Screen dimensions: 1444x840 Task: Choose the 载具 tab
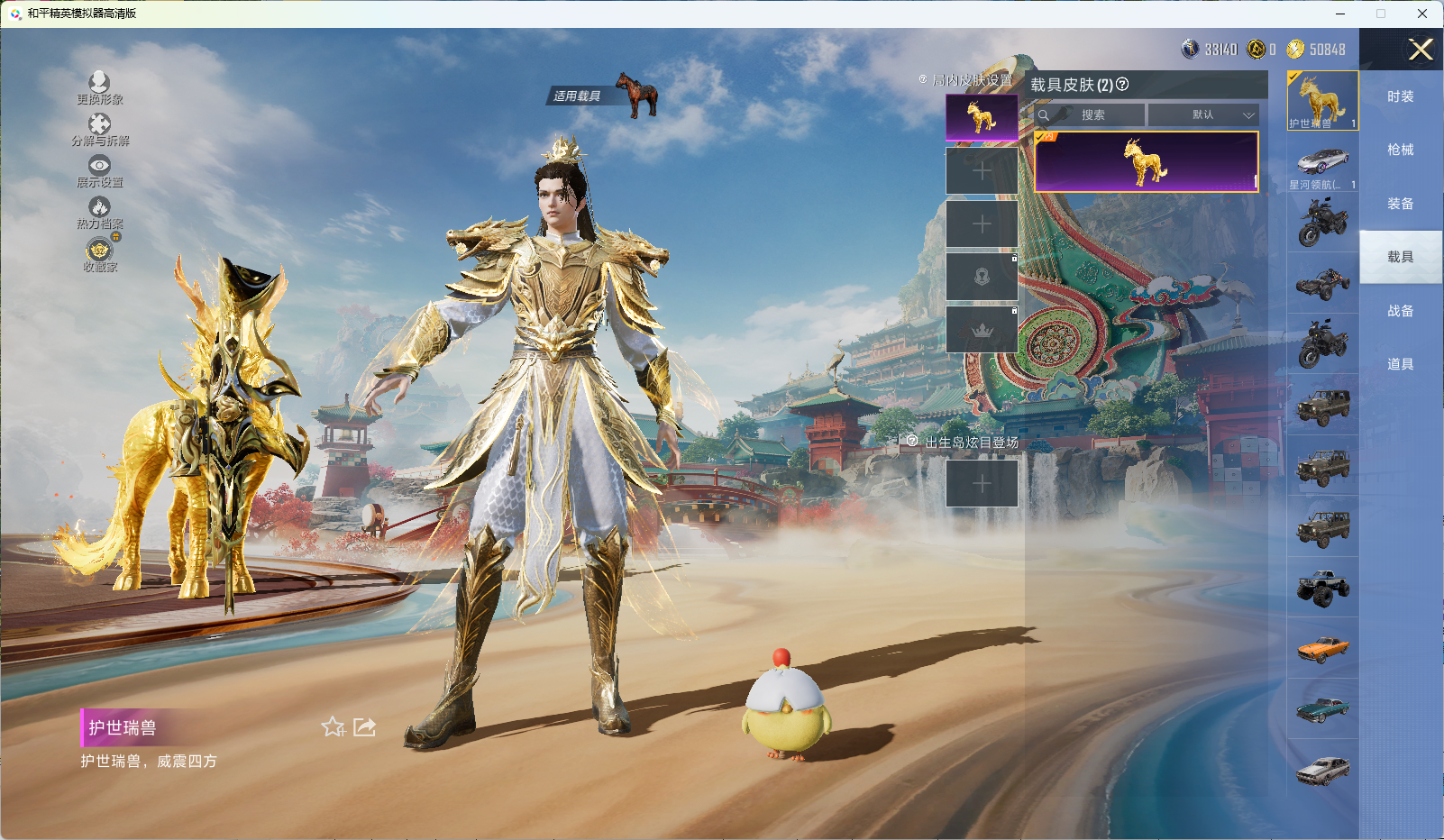point(1400,257)
